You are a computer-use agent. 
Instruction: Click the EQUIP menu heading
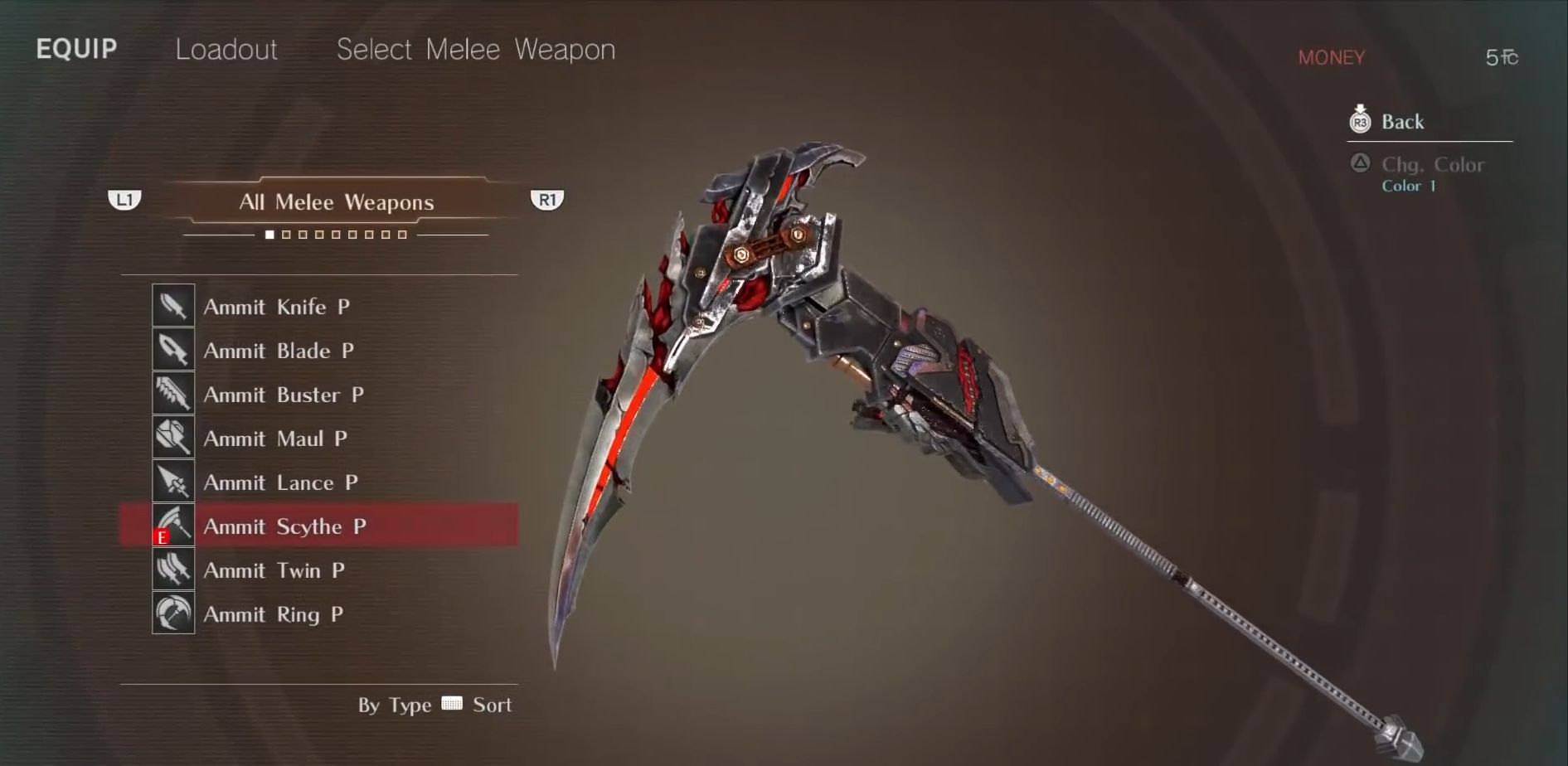pyautogui.click(x=76, y=49)
